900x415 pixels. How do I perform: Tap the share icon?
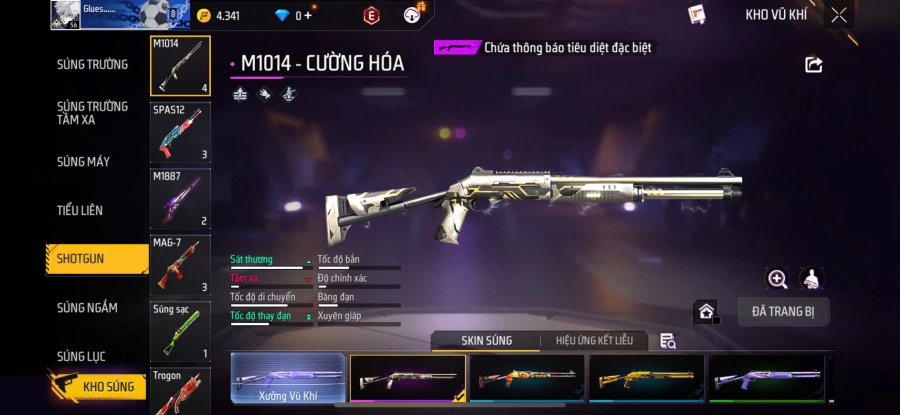point(813,65)
